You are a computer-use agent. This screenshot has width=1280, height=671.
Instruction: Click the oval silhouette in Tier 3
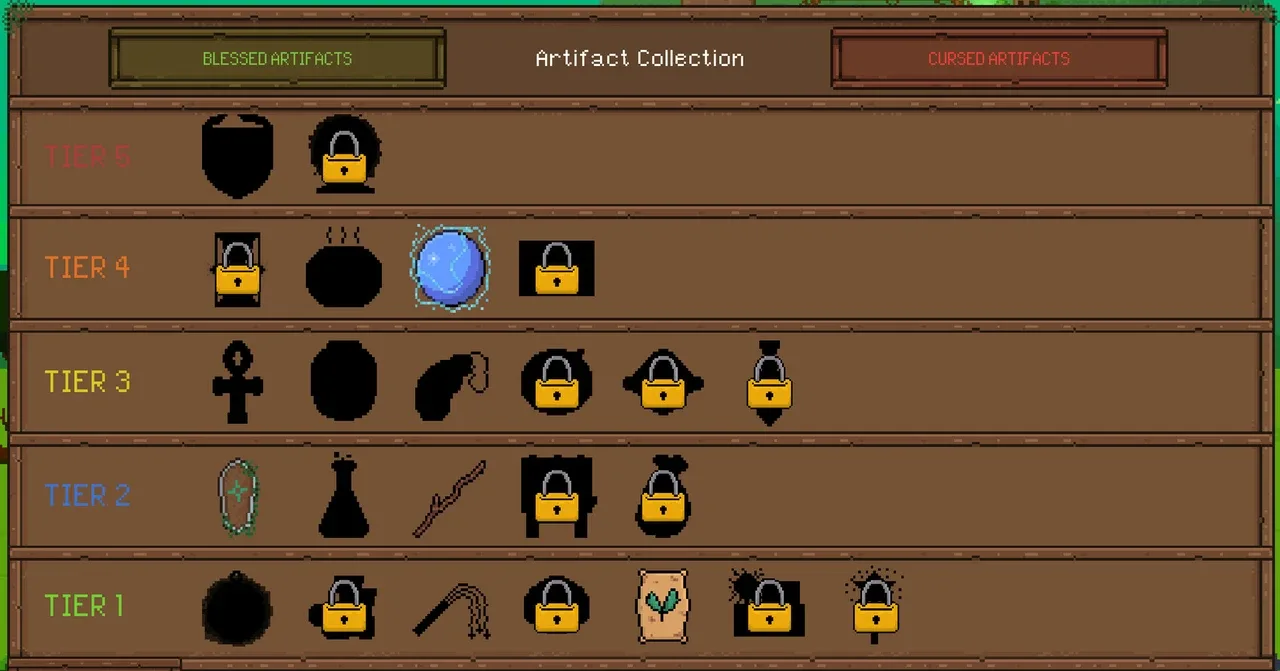pos(343,382)
